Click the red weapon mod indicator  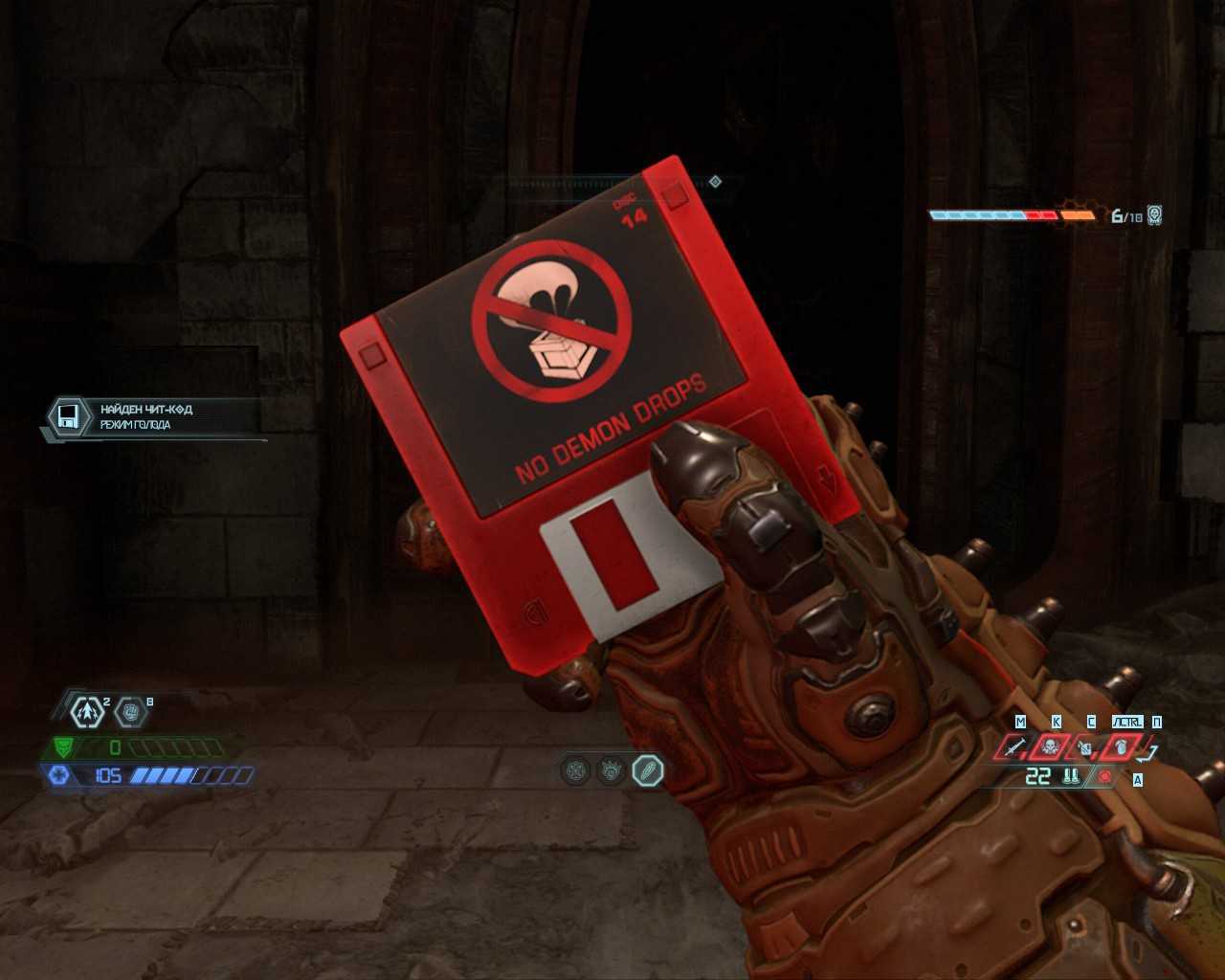1106,777
